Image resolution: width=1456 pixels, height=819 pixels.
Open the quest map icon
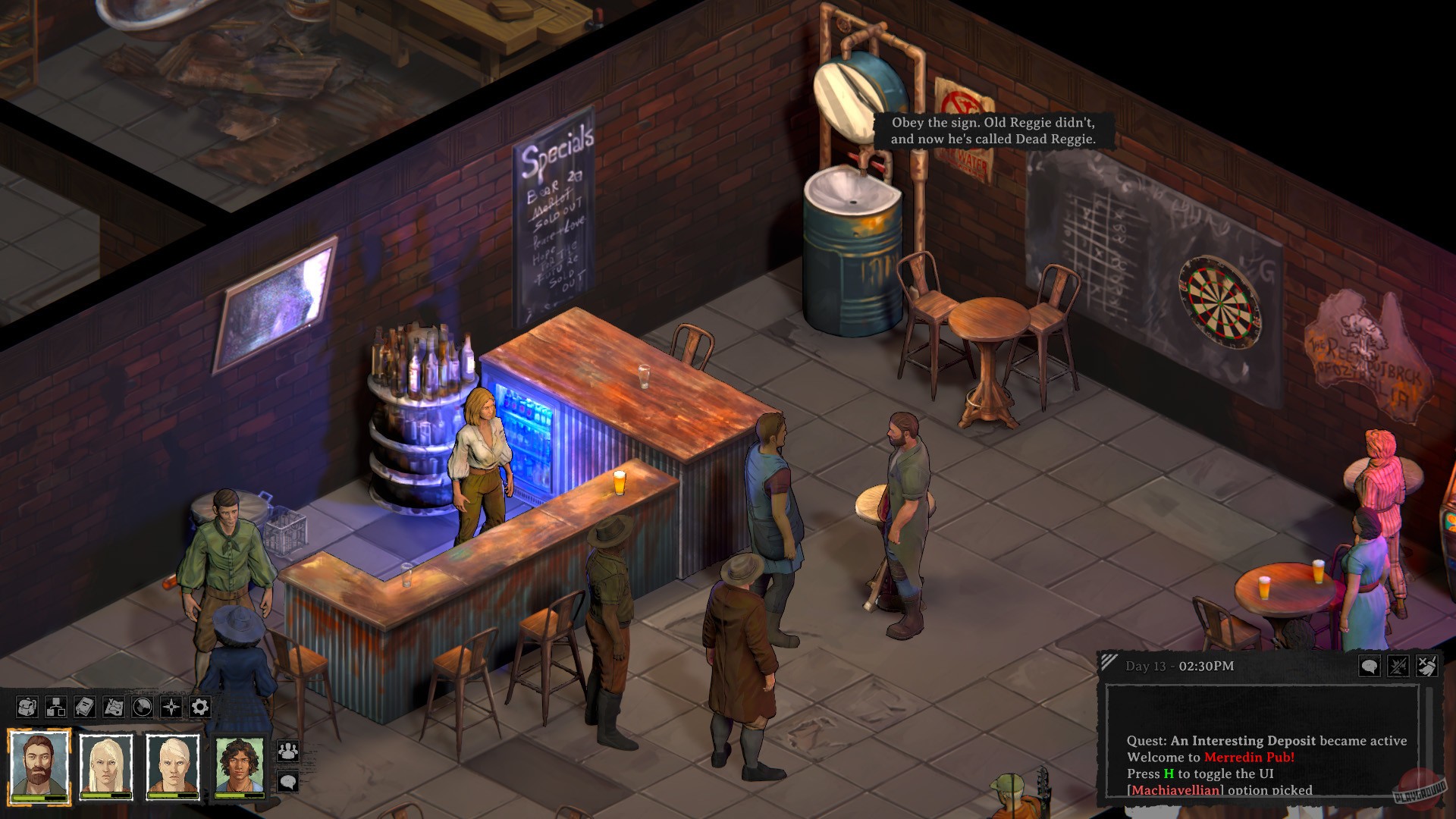point(114,707)
